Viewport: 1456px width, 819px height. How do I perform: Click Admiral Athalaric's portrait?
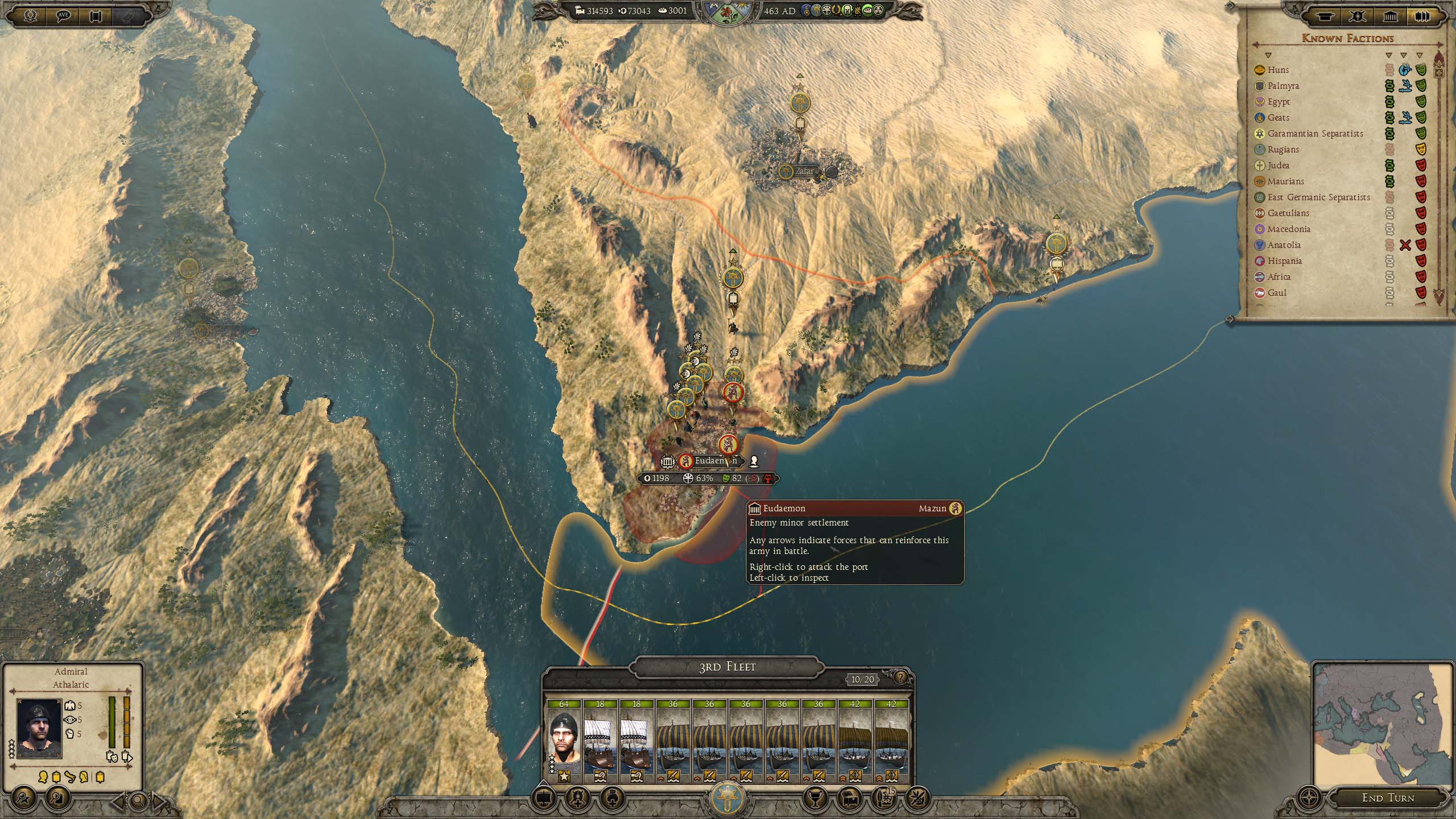pos(39,728)
